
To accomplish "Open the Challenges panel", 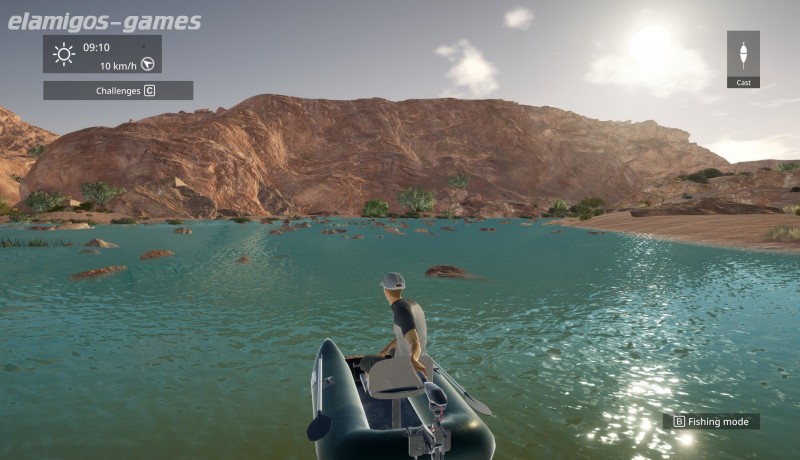I will [118, 91].
